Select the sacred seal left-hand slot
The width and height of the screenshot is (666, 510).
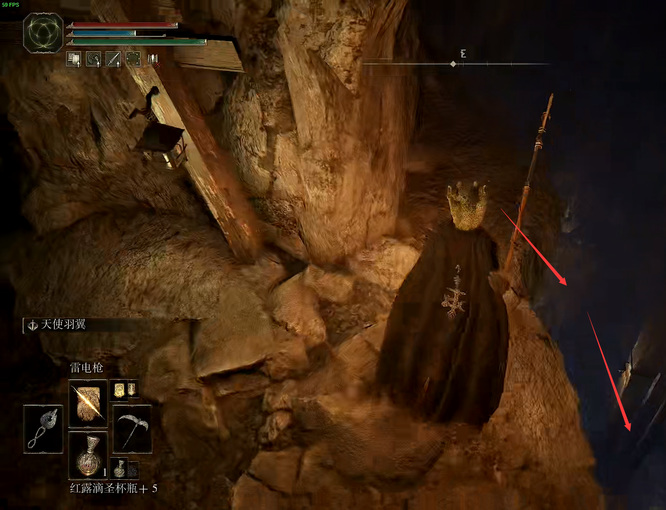coord(43,429)
